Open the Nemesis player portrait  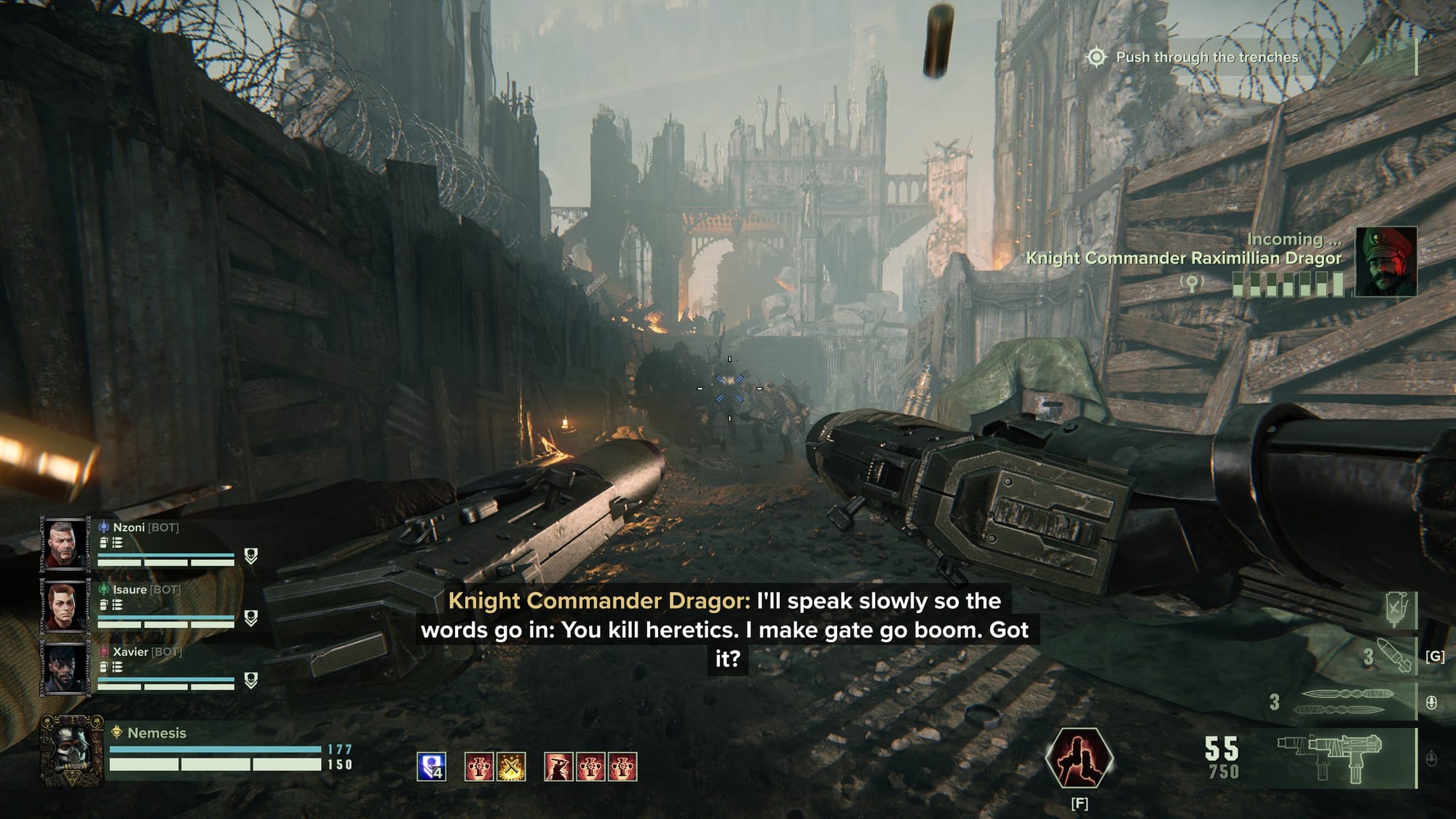(x=71, y=751)
